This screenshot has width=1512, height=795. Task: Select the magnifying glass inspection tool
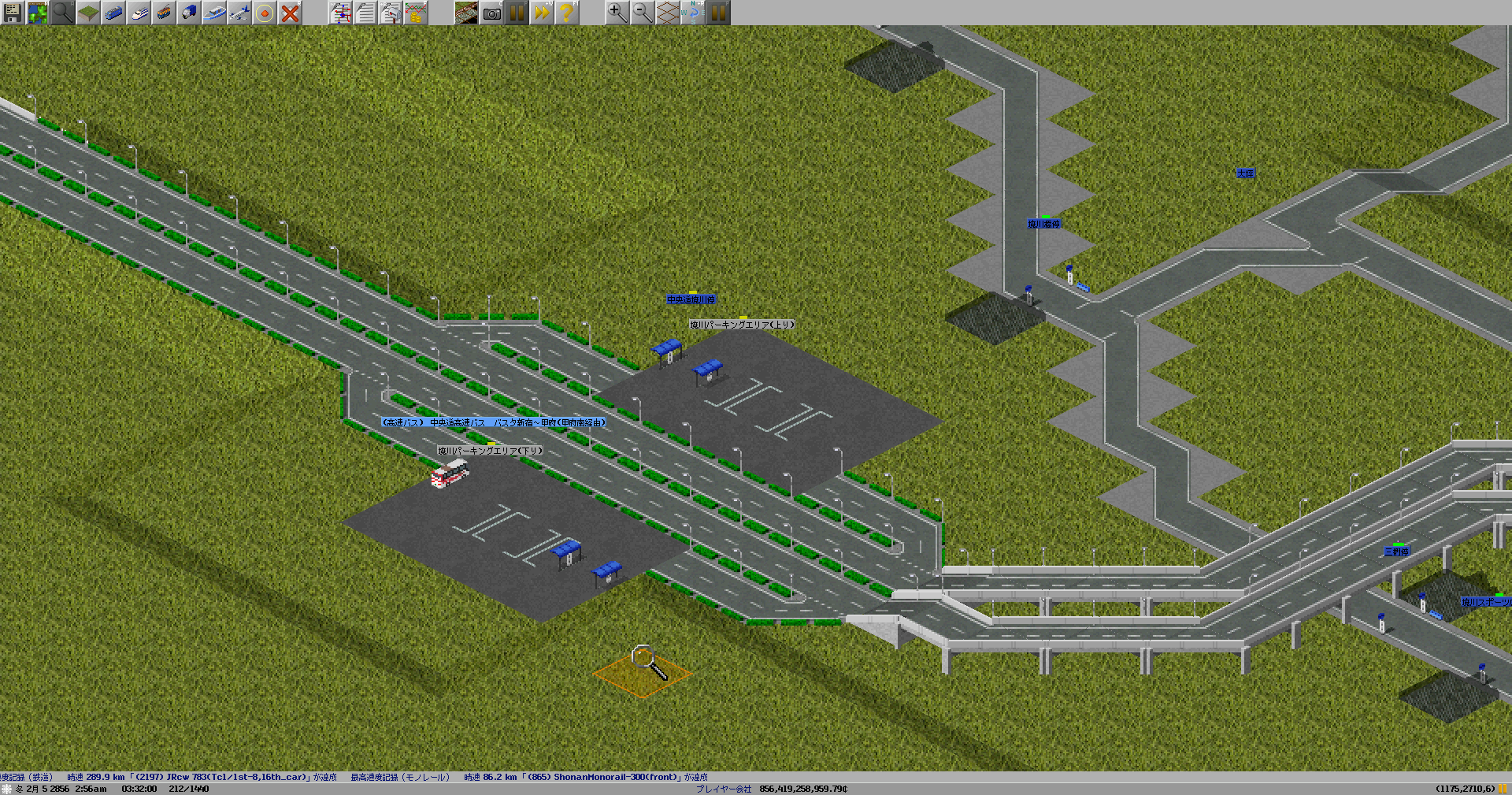pyautogui.click(x=62, y=13)
